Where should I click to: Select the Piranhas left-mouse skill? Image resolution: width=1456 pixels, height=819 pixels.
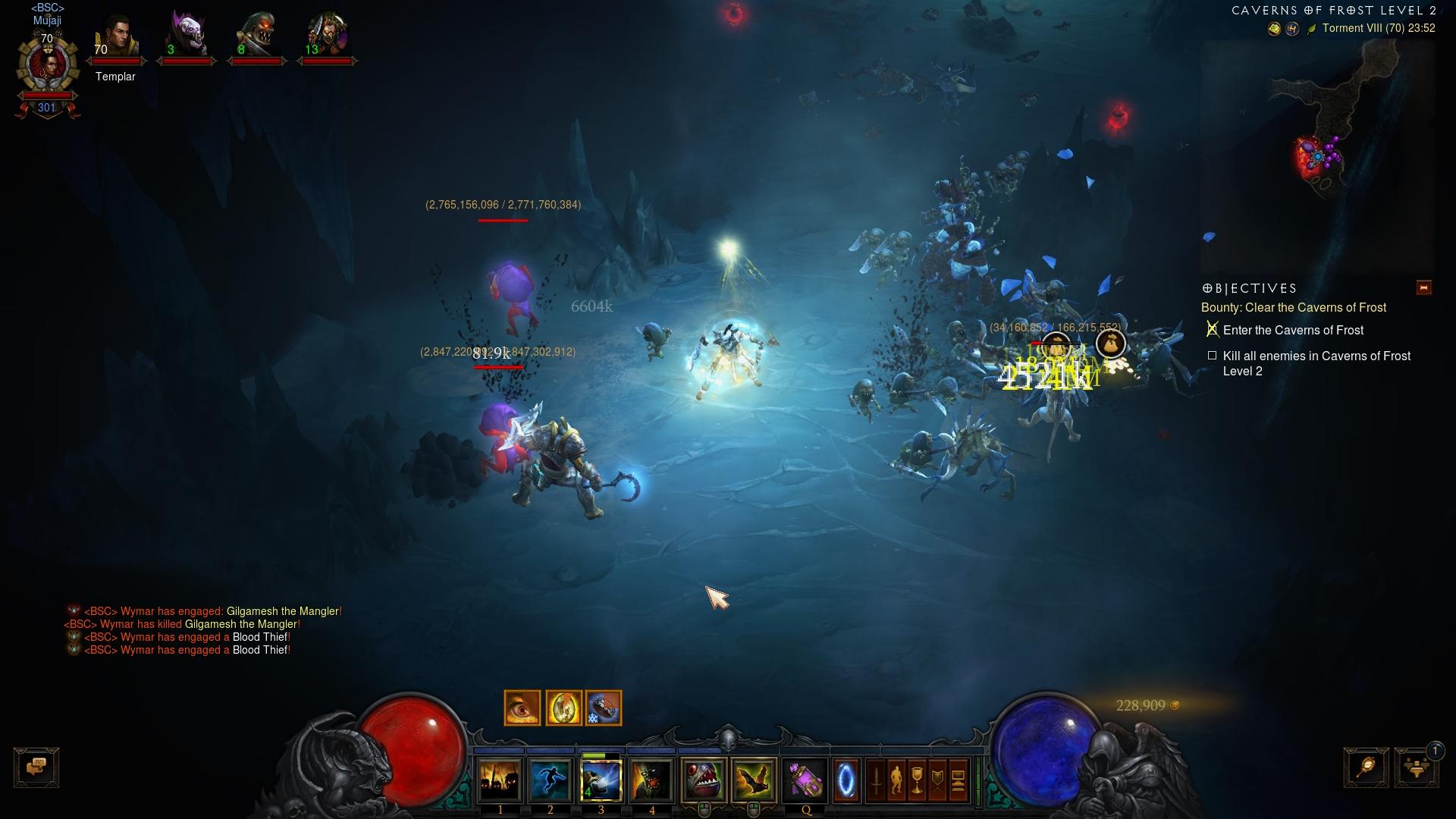pyautogui.click(x=704, y=780)
